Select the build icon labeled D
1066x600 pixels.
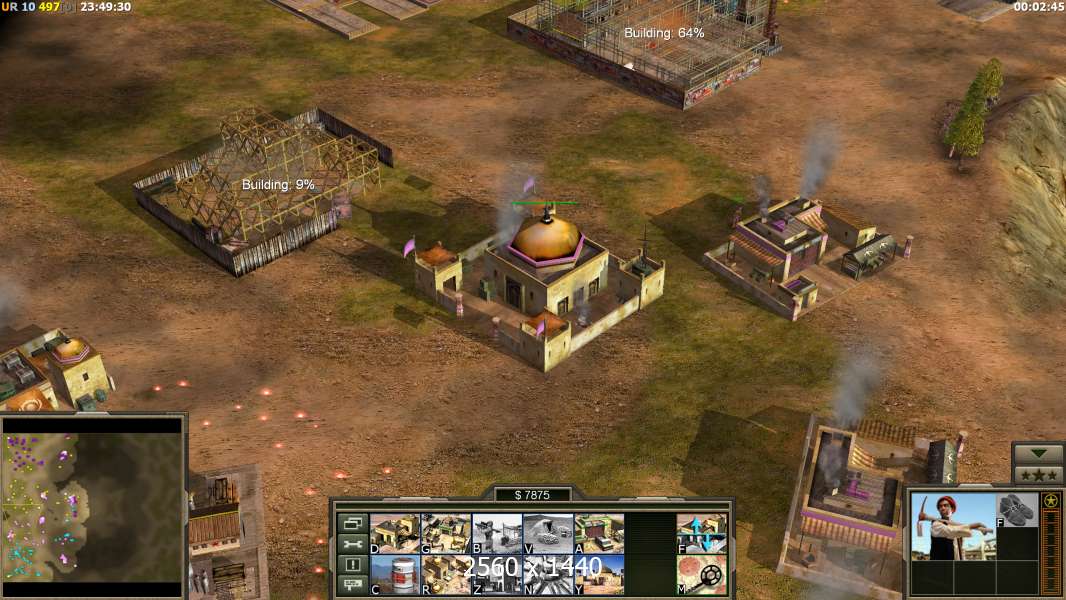pyautogui.click(x=394, y=533)
